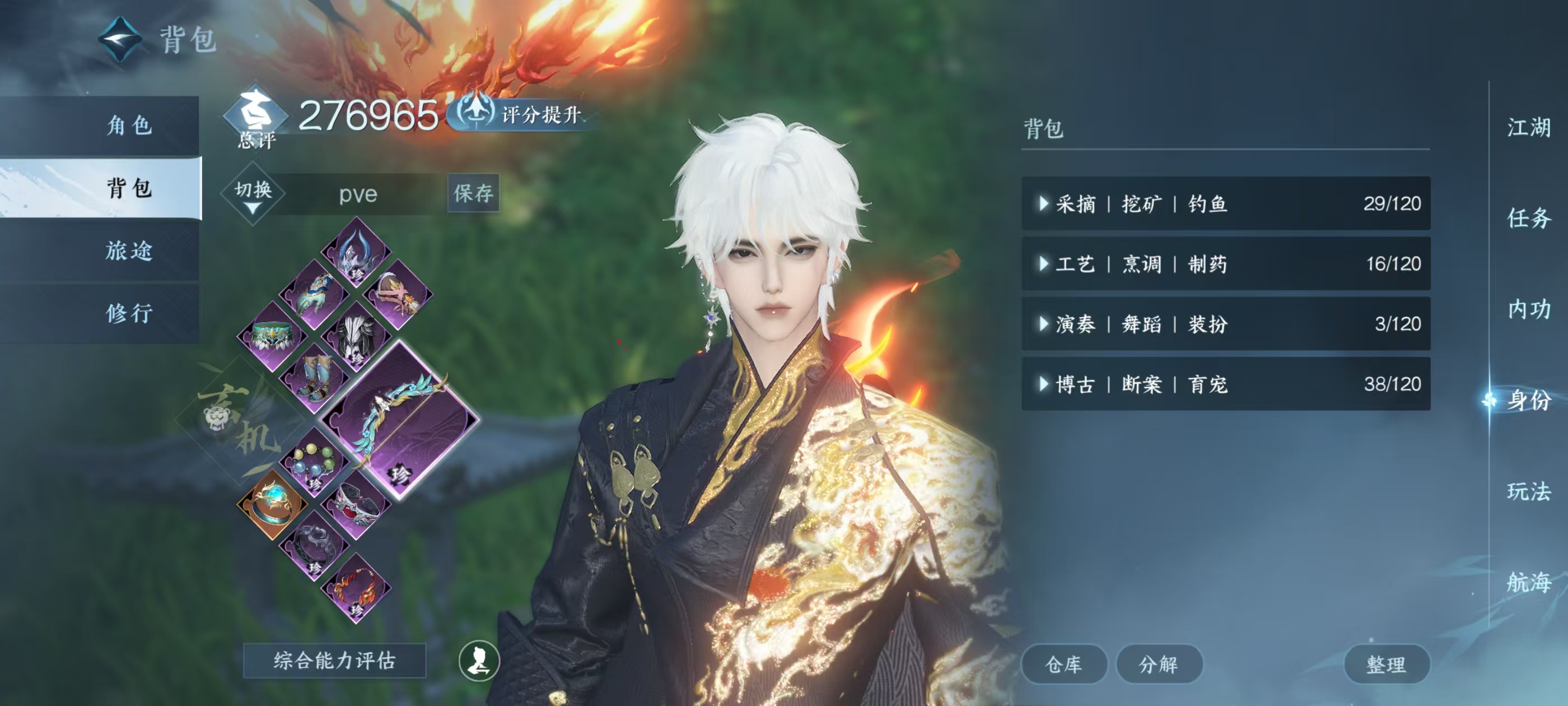The image size is (1568, 706).
Task: Click the character pose avatar icon
Action: (481, 664)
